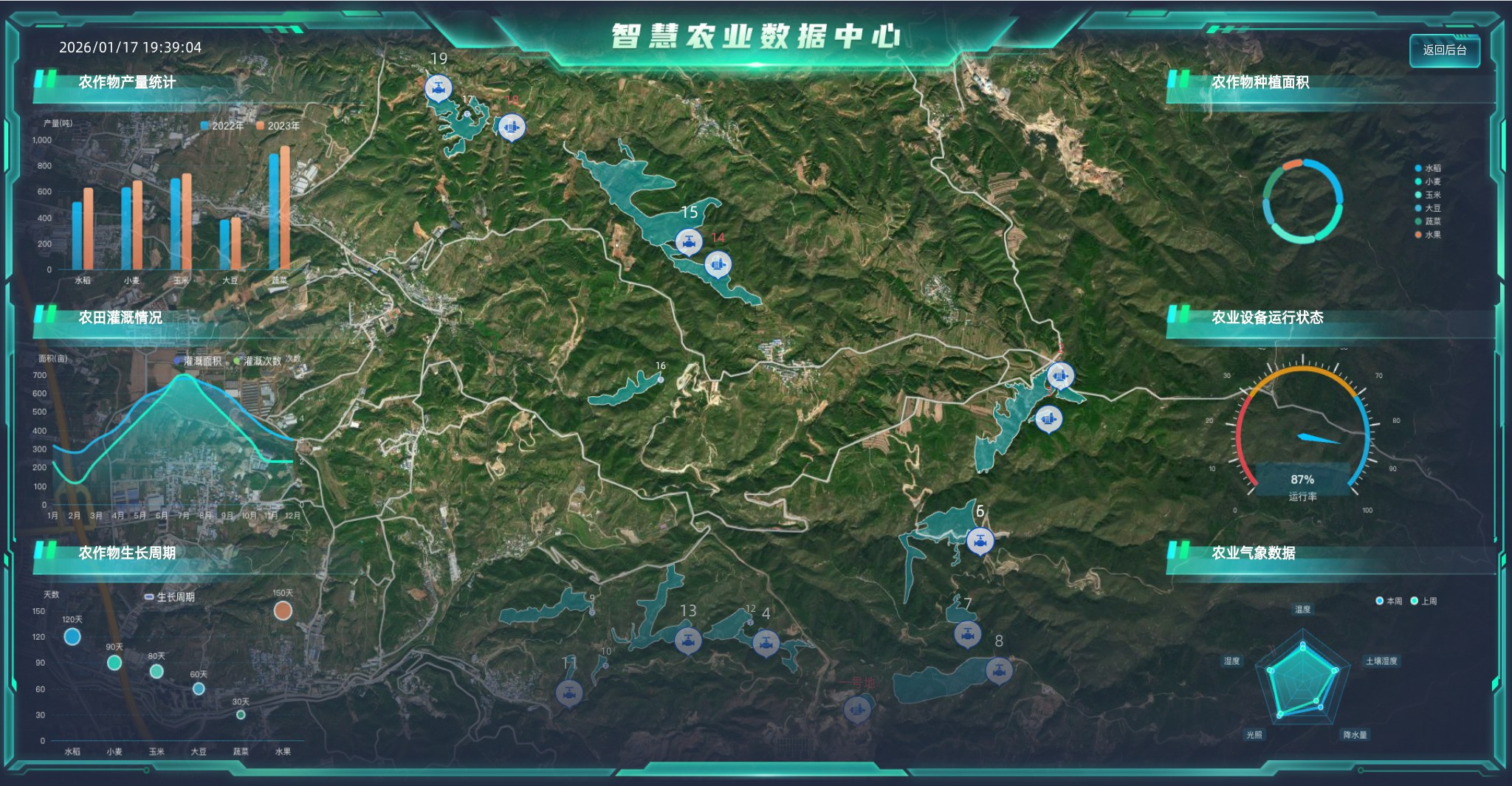Select the gray valve icon near marker 8
Image resolution: width=1512 pixels, height=786 pixels.
(x=1000, y=671)
